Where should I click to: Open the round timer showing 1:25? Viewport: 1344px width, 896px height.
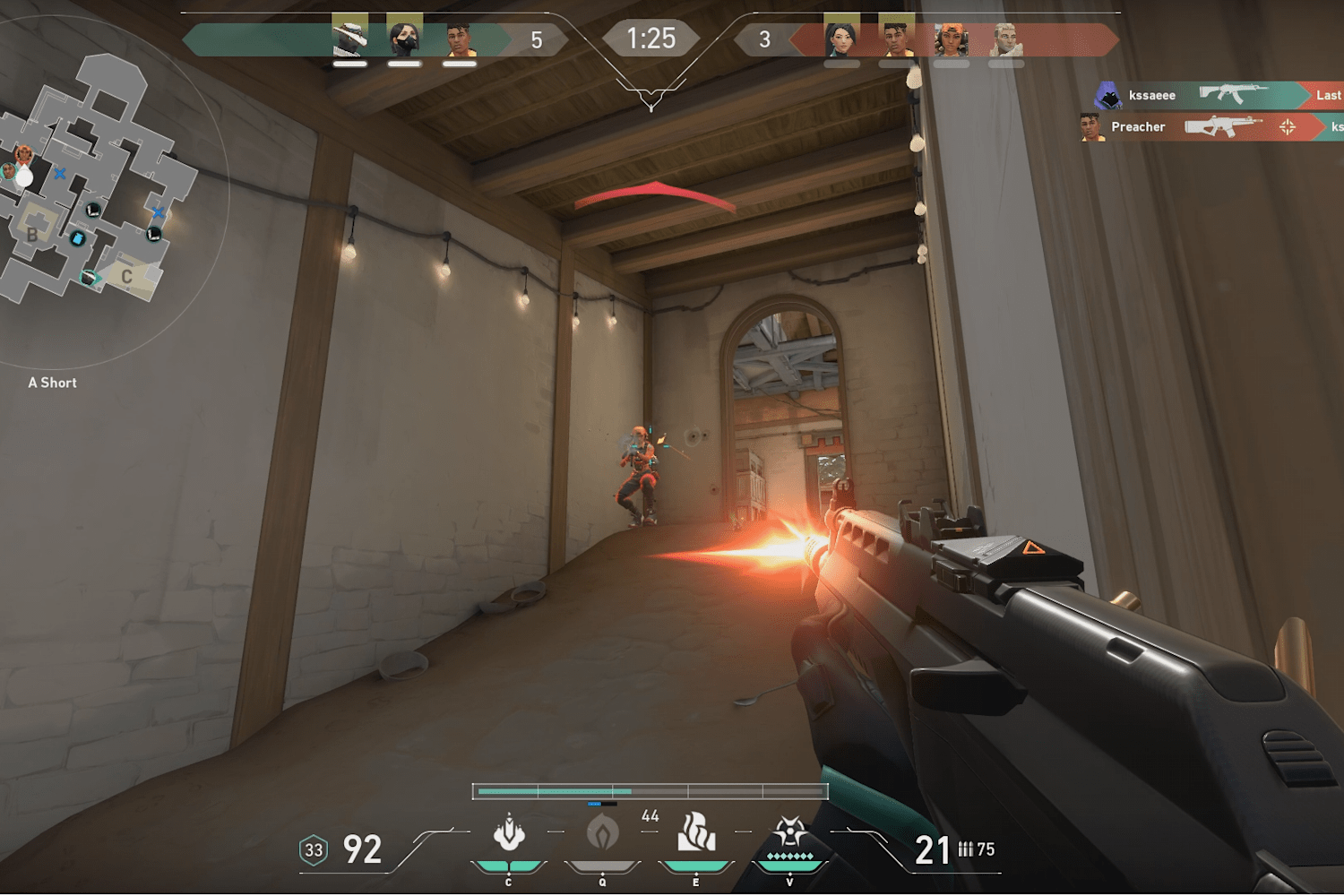[651, 38]
